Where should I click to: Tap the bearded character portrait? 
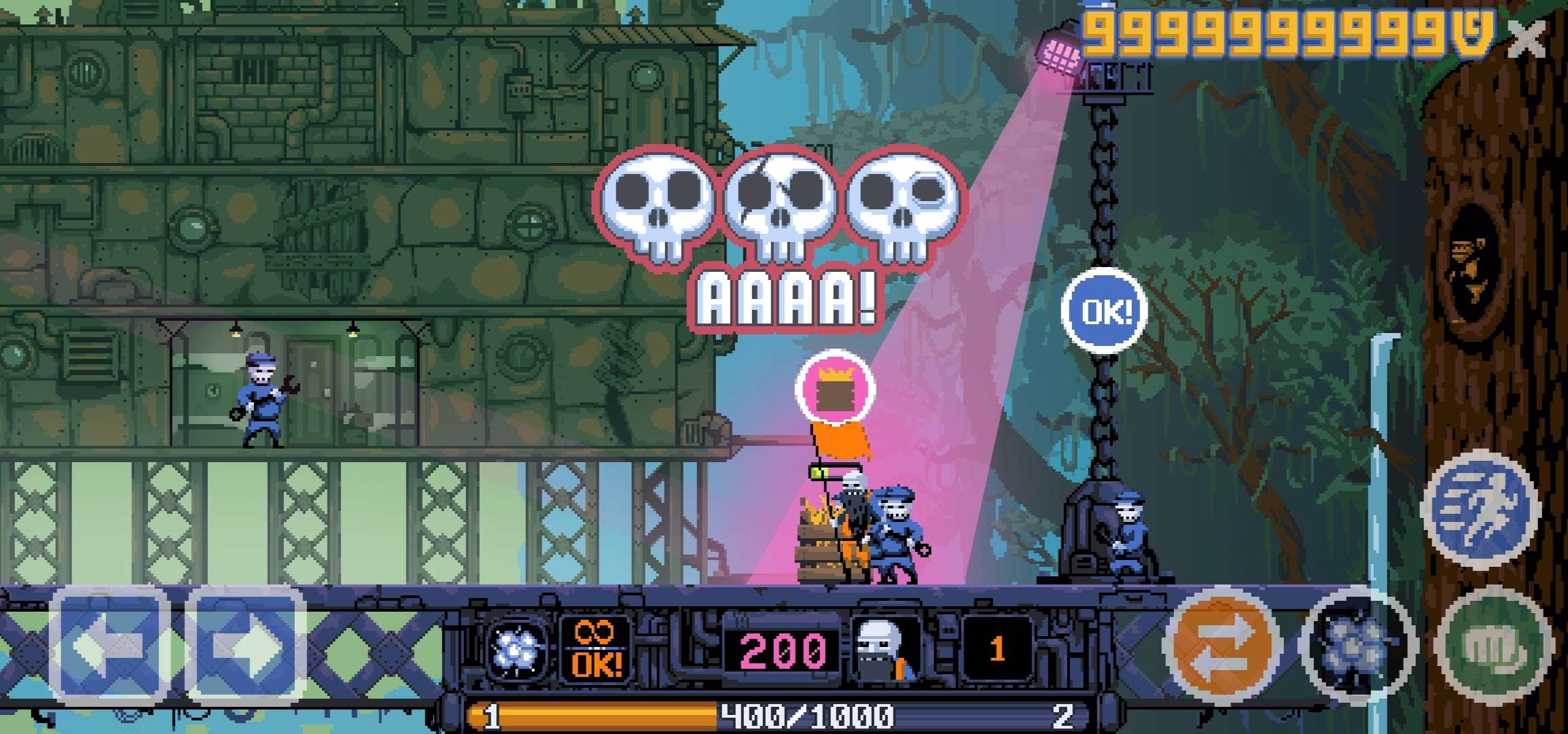point(885,649)
